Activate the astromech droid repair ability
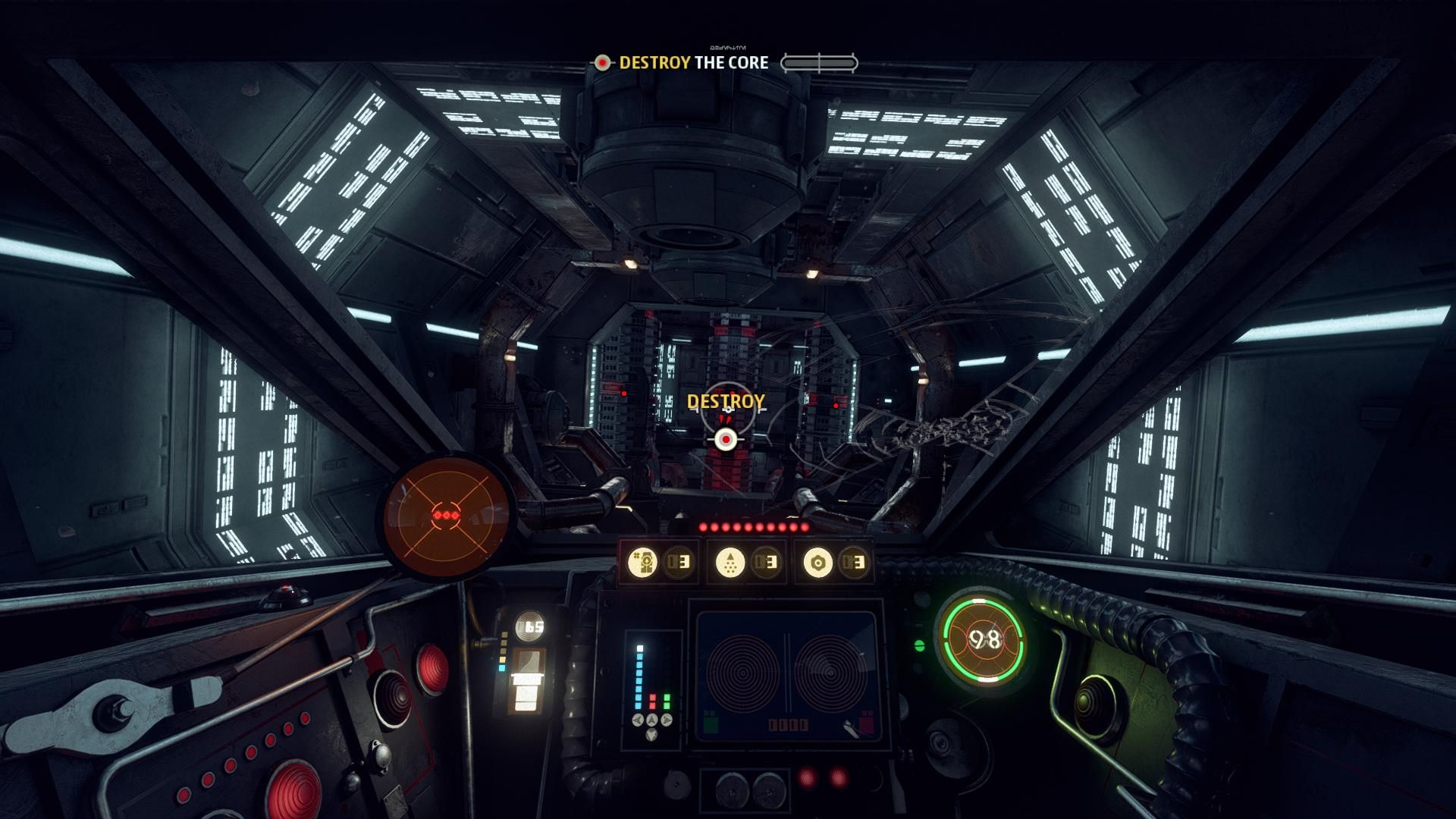 (643, 563)
